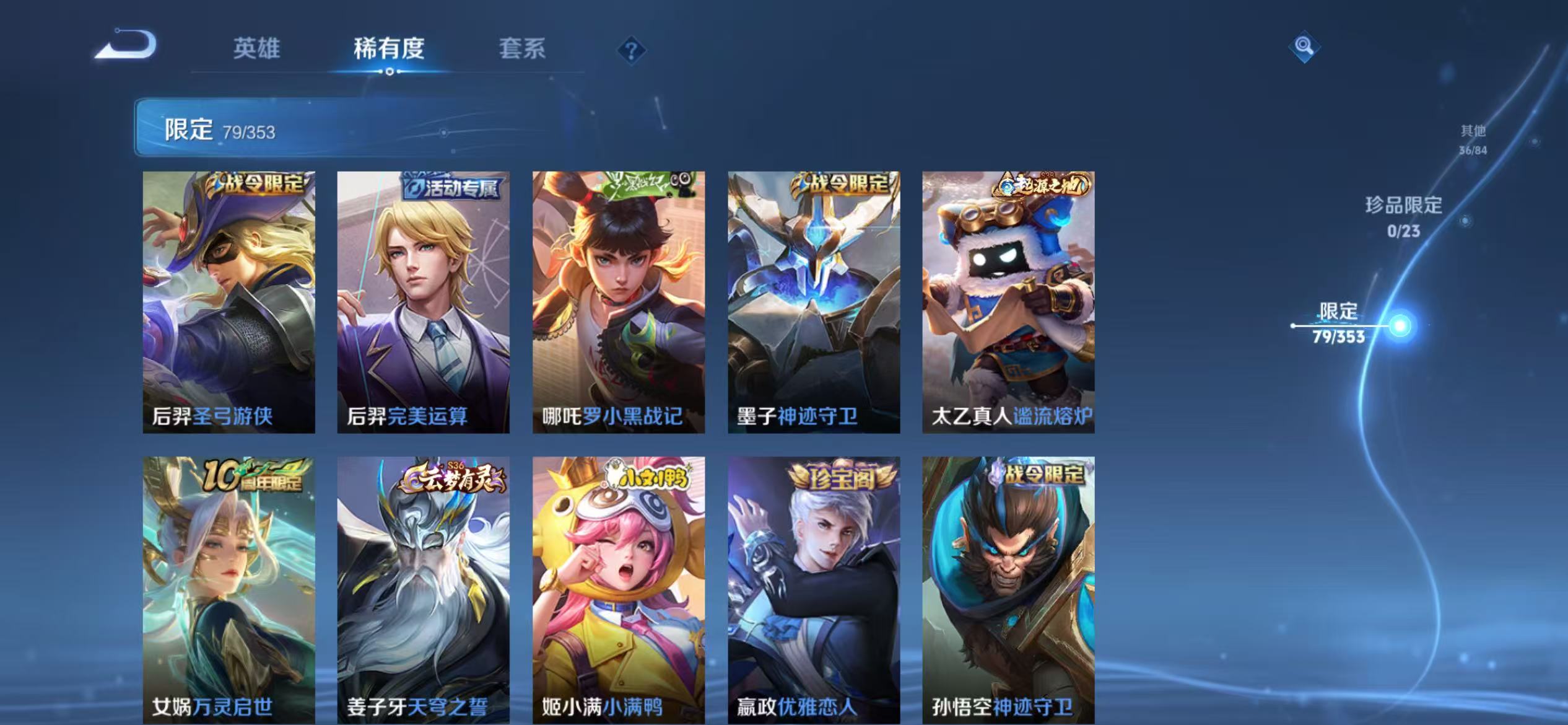Open the search magnifier icon
The image size is (1568, 725).
click(1304, 45)
